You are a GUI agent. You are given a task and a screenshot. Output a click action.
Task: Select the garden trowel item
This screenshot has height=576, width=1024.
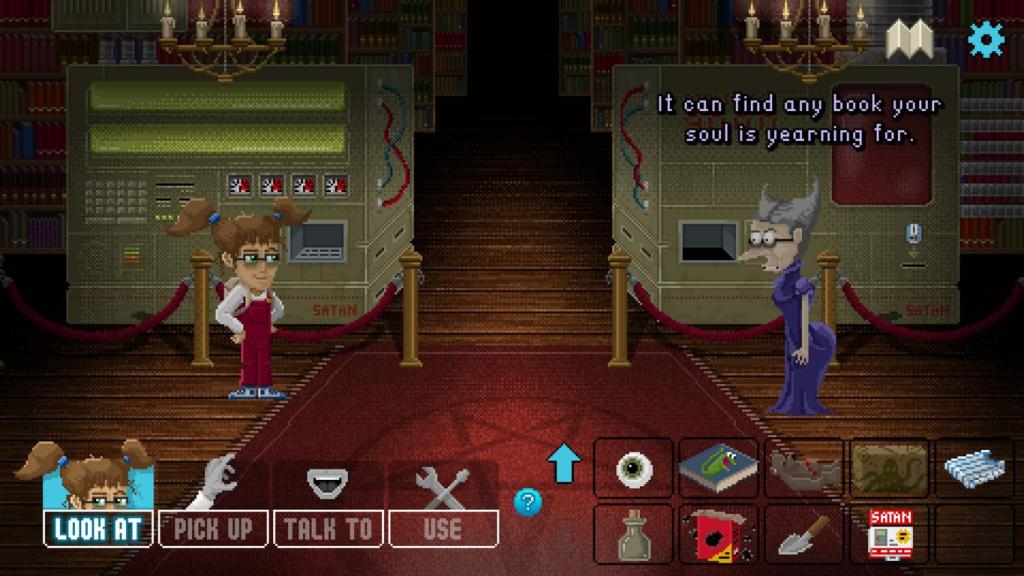tap(804, 534)
